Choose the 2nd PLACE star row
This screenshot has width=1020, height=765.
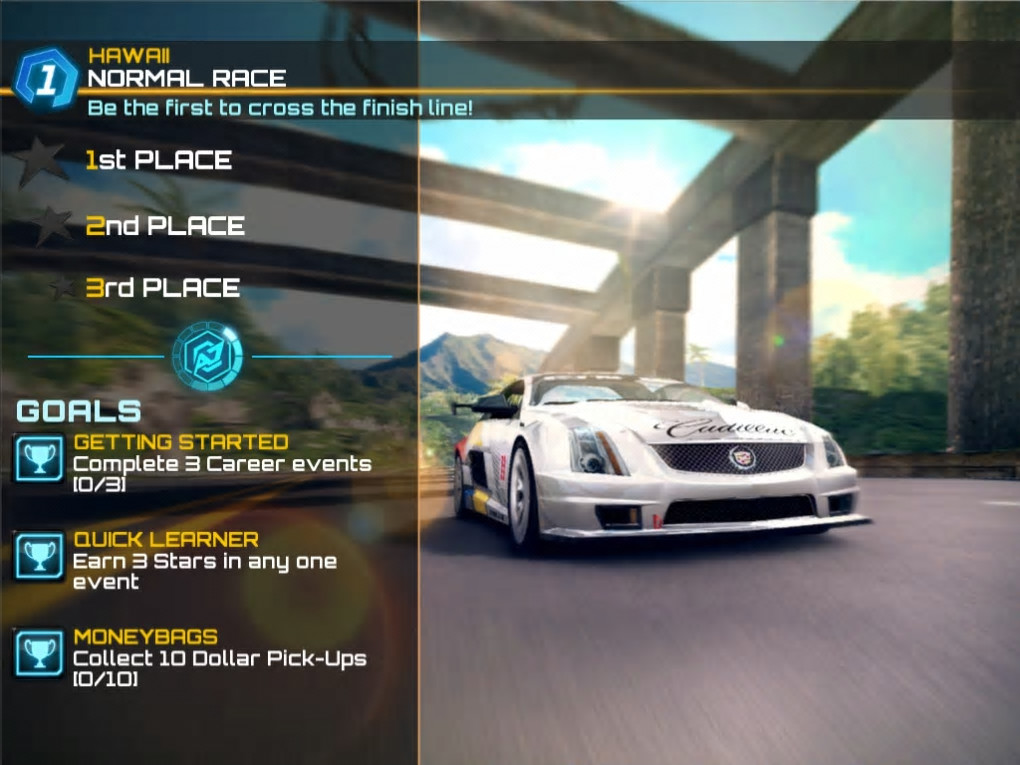coord(164,226)
